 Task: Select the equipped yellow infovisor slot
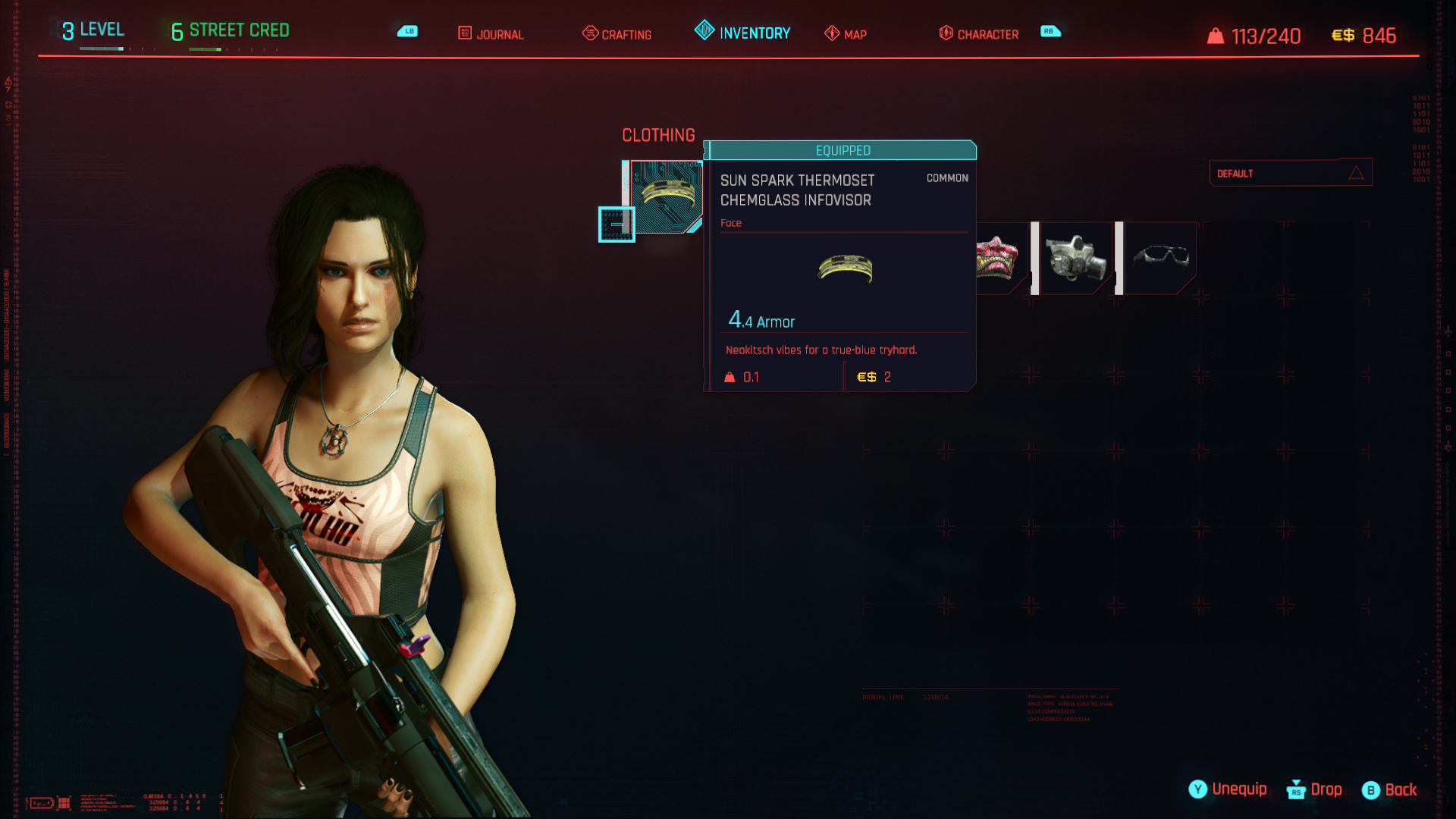666,196
